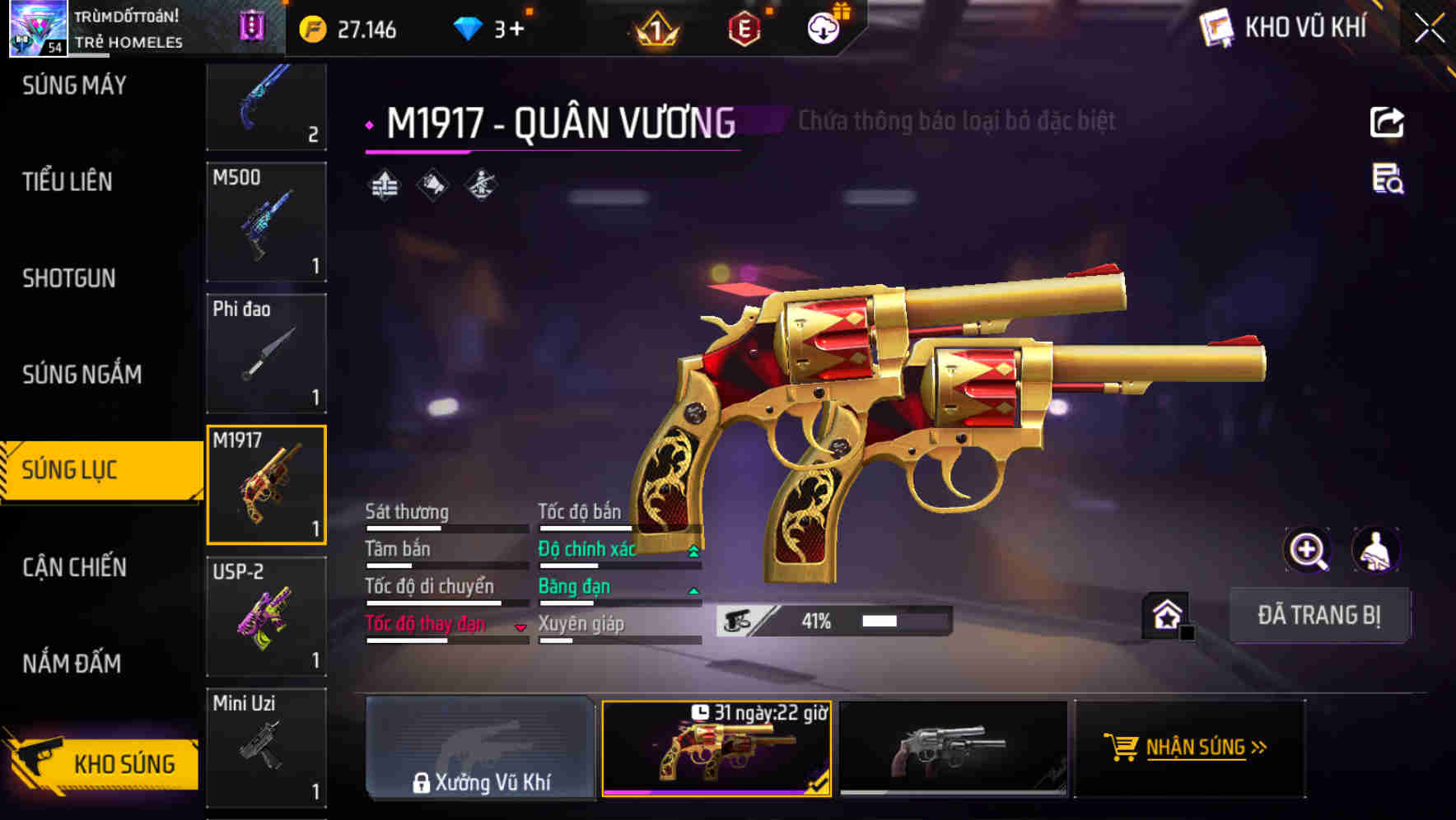The width and height of the screenshot is (1456, 820).
Task: Collapse the Tốc độ thay đạn red arrow
Action: [x=520, y=626]
